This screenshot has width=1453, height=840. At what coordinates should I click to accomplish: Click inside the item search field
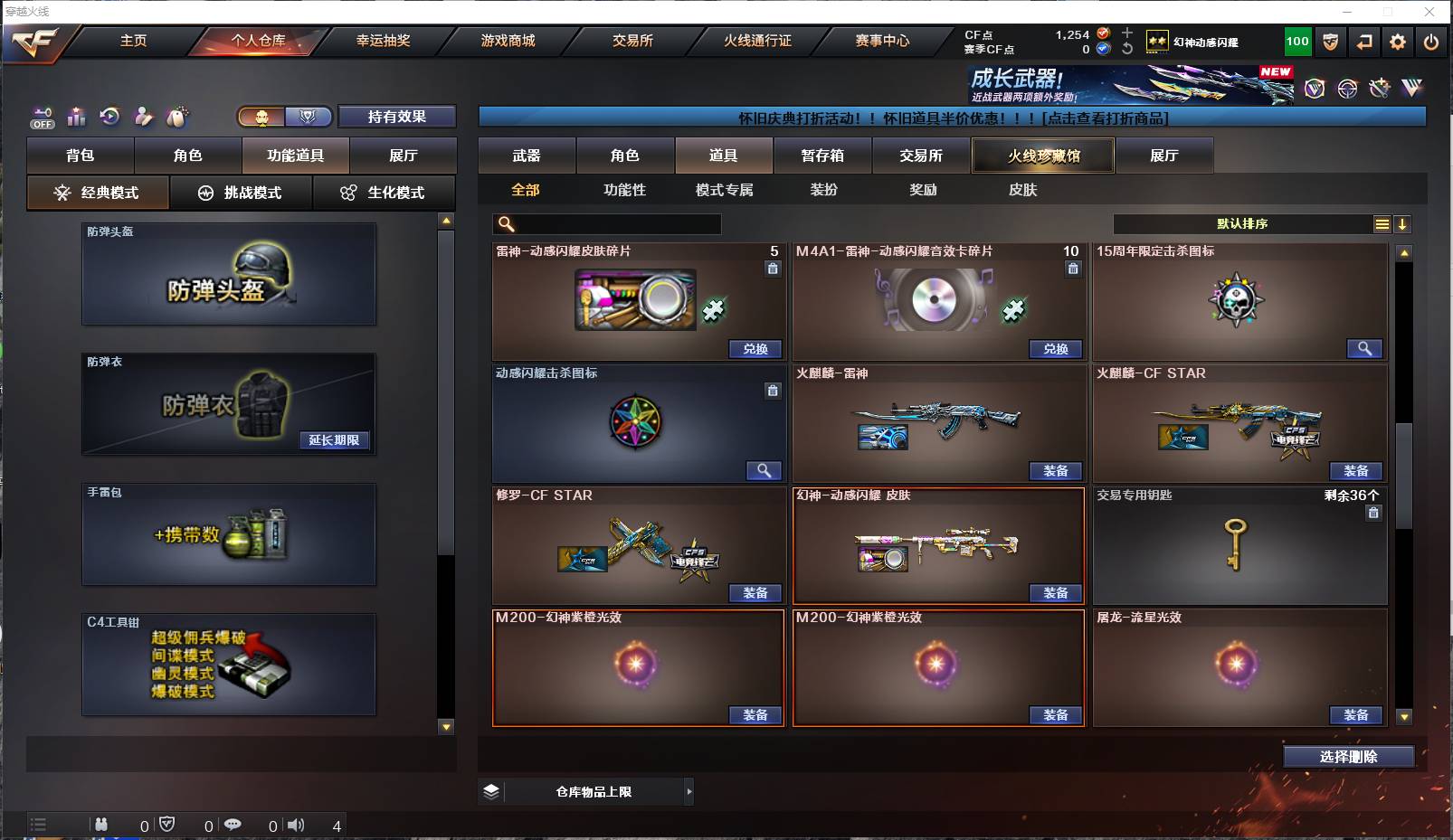pyautogui.click(x=606, y=223)
